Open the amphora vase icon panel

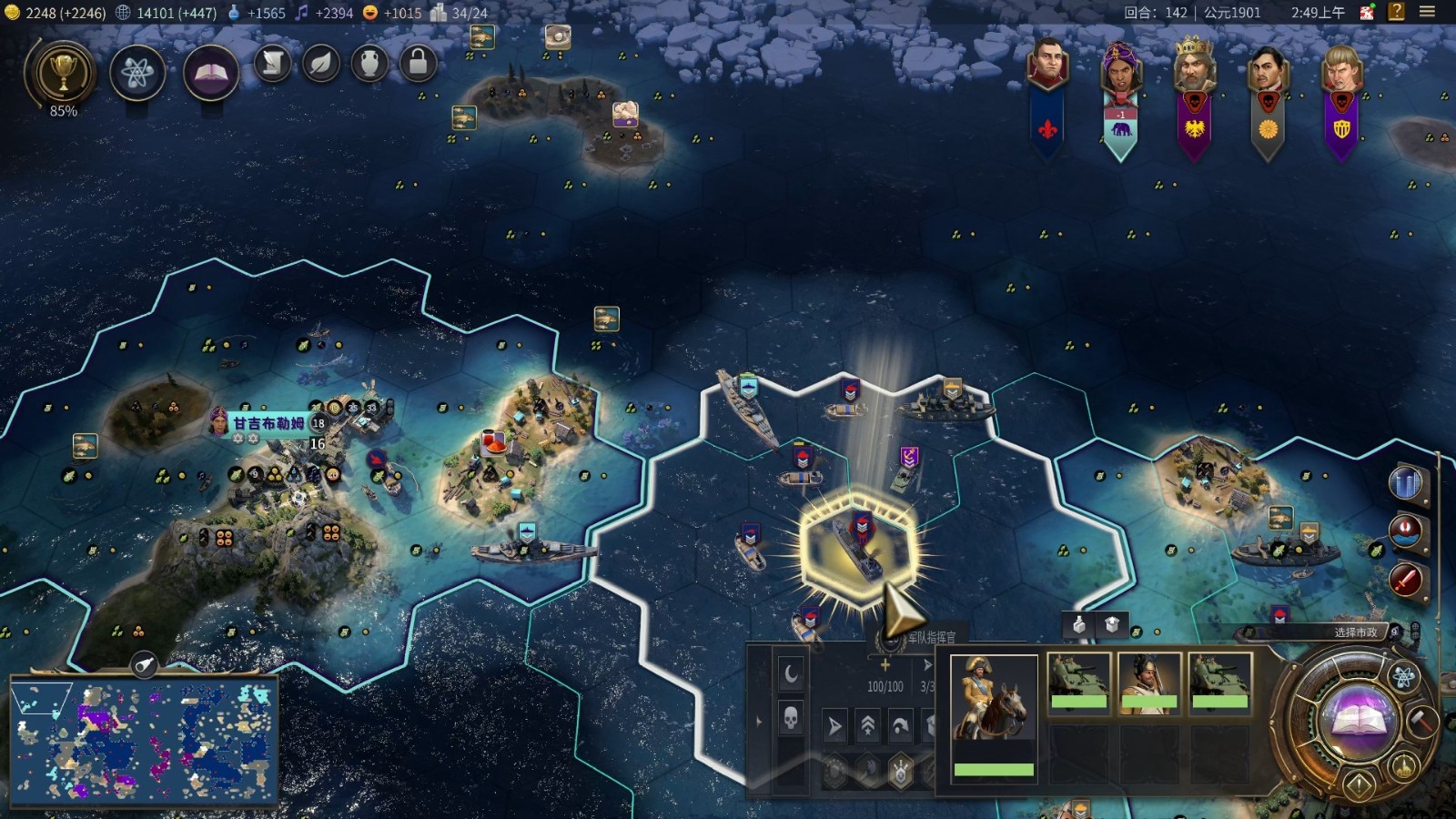[x=369, y=63]
